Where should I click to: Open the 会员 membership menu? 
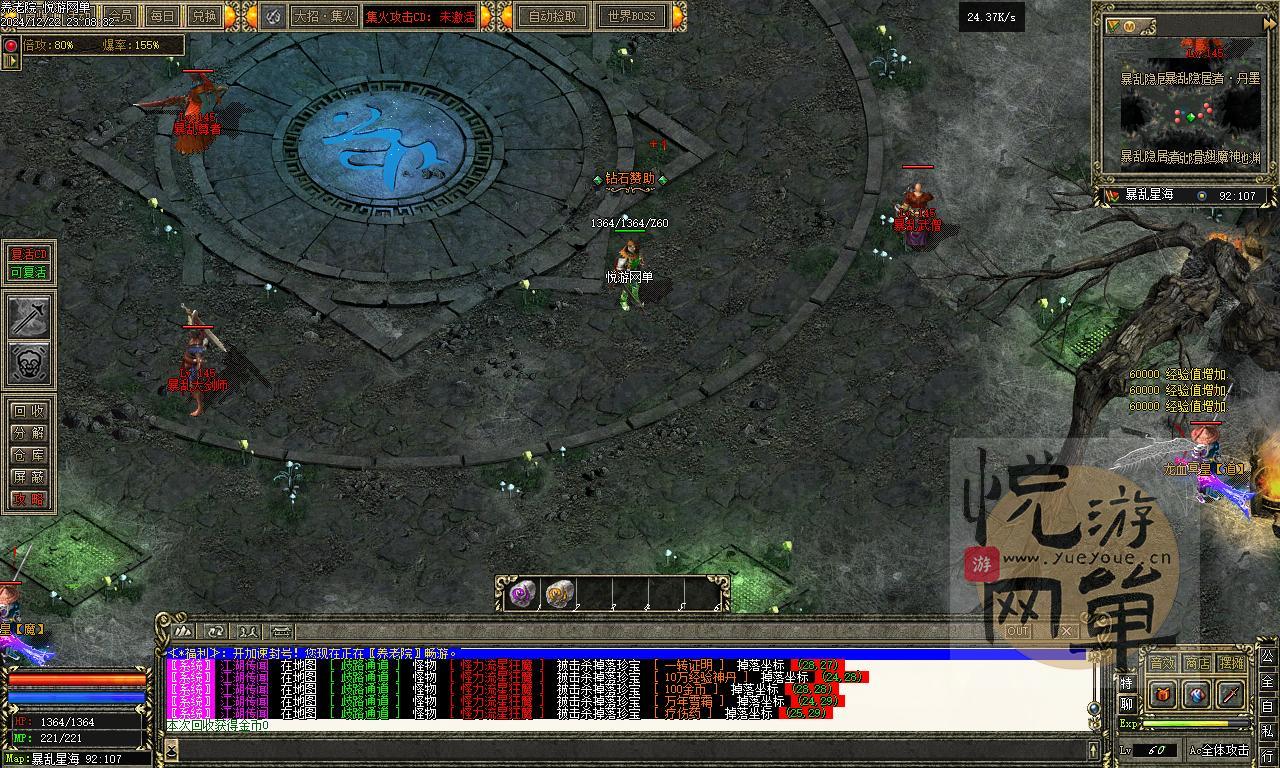click(x=121, y=16)
